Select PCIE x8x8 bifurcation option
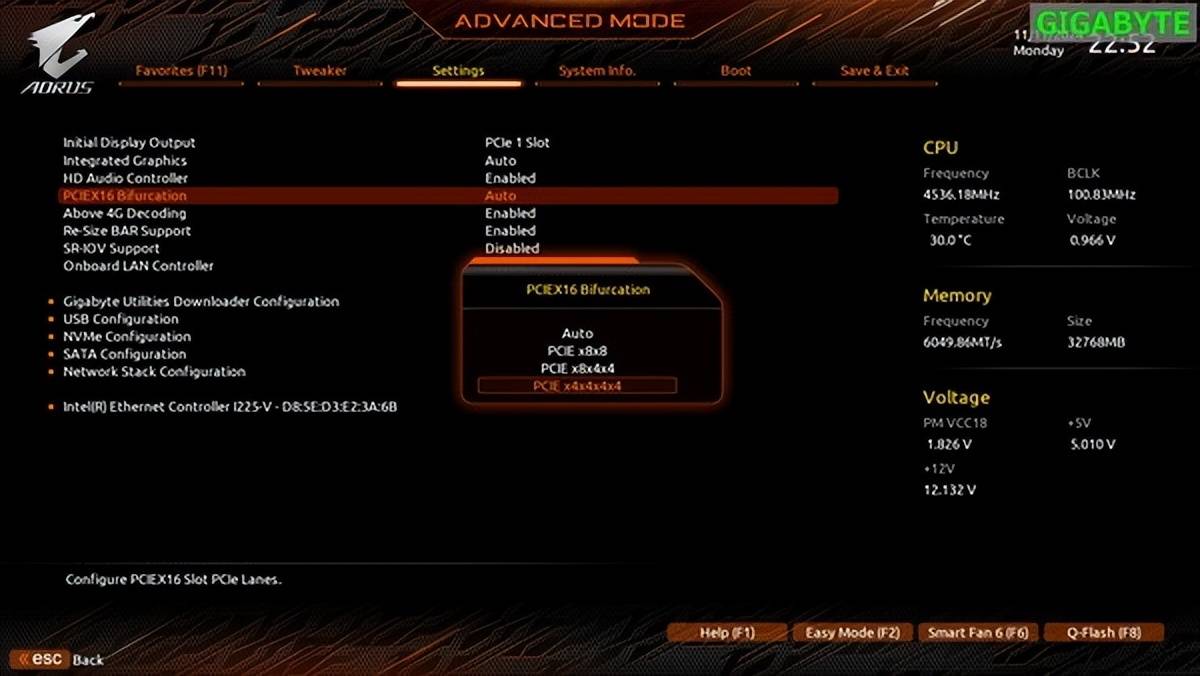 click(577, 351)
